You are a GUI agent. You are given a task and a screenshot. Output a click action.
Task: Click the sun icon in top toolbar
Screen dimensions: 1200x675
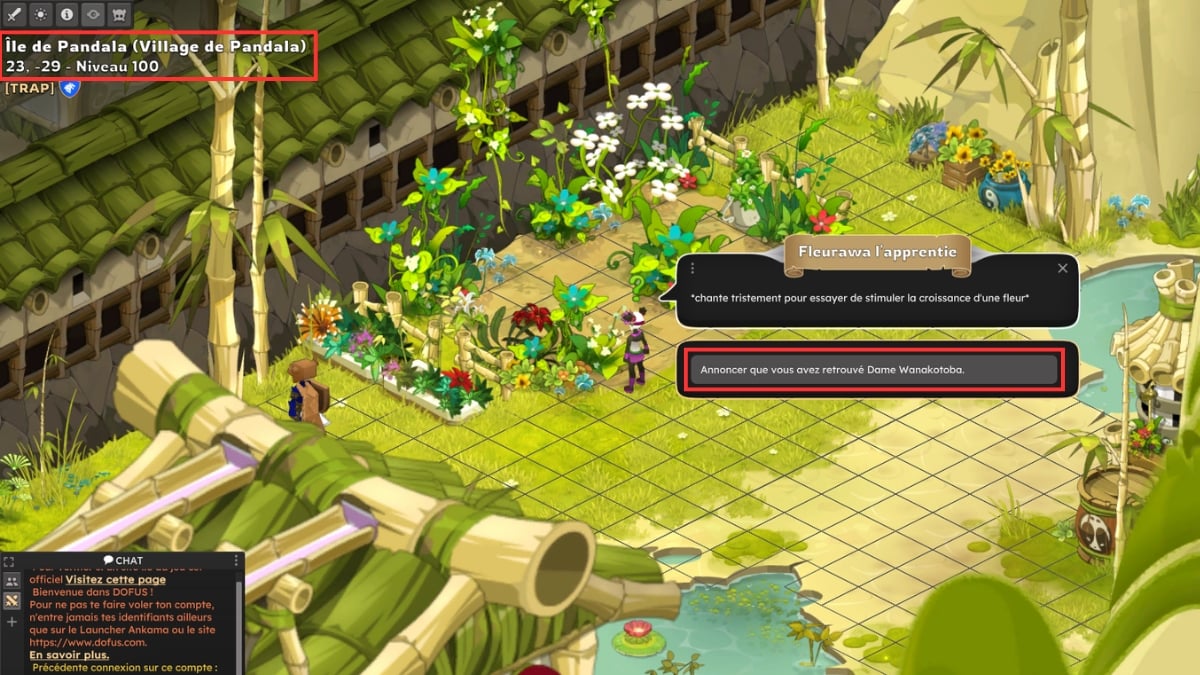(x=42, y=15)
